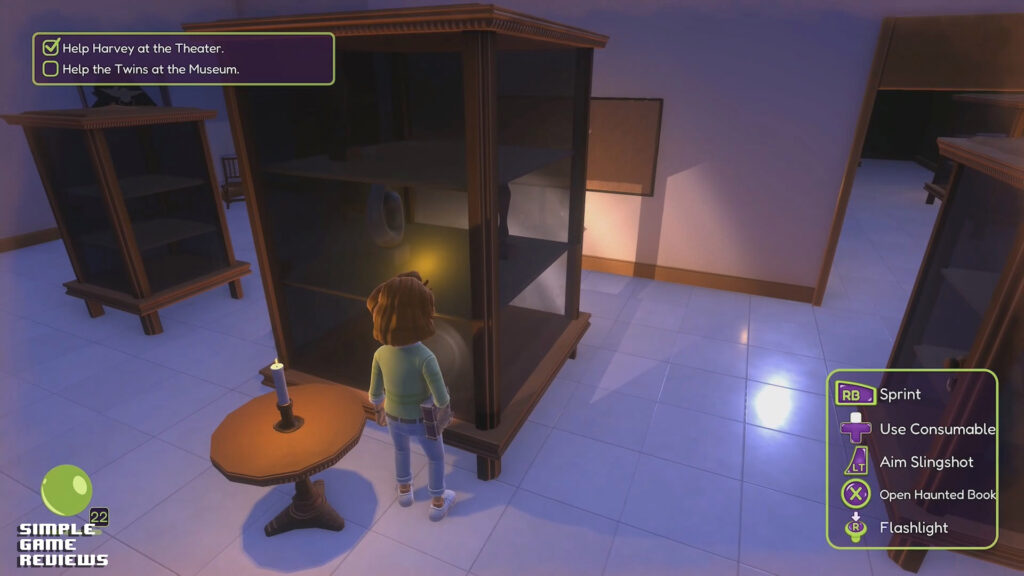Image resolution: width=1024 pixels, height=576 pixels.
Task: Click the Simple Game Reviews watermark logo
Action: coord(63,517)
